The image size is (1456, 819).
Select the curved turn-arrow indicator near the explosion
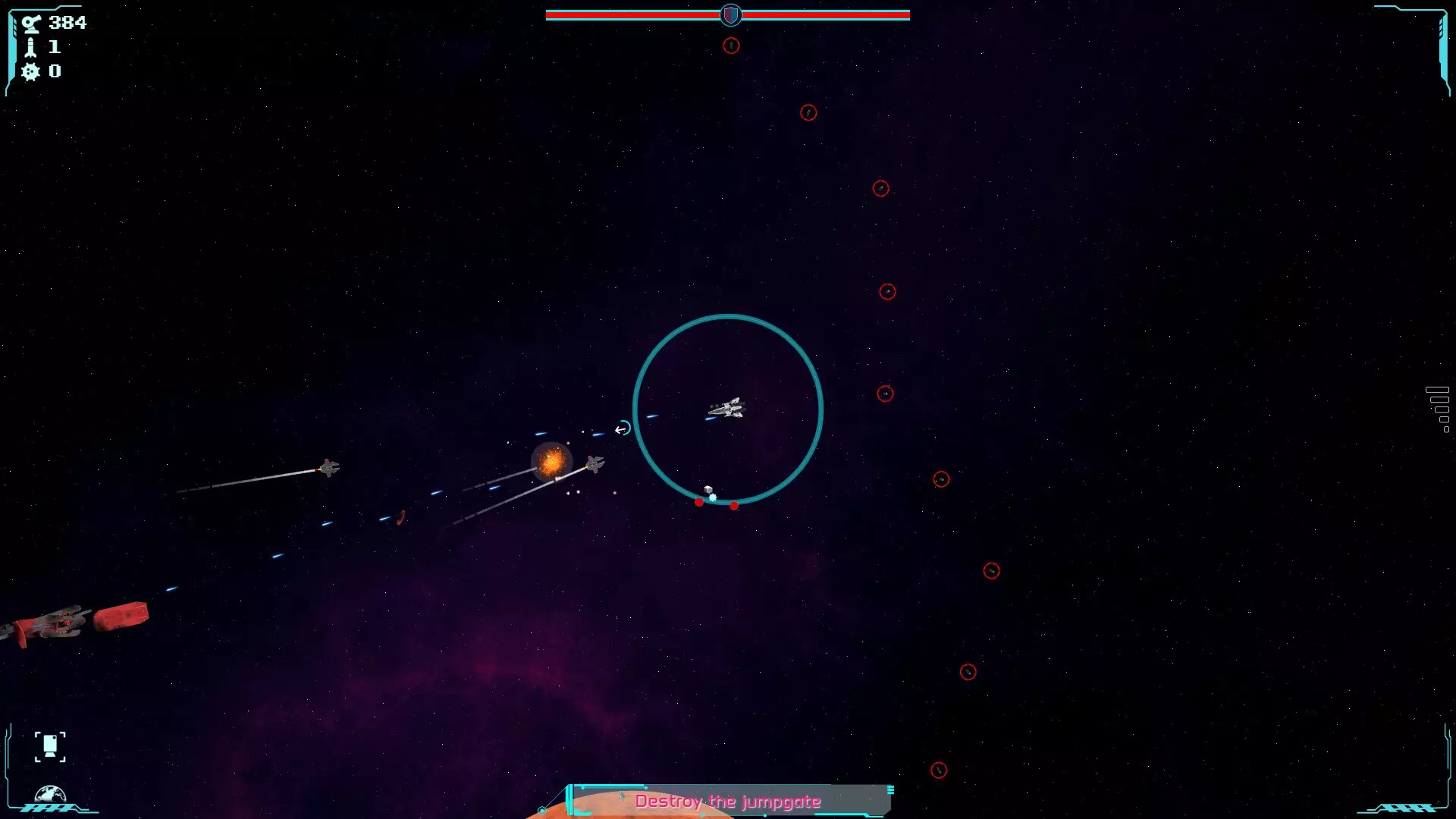tap(622, 428)
